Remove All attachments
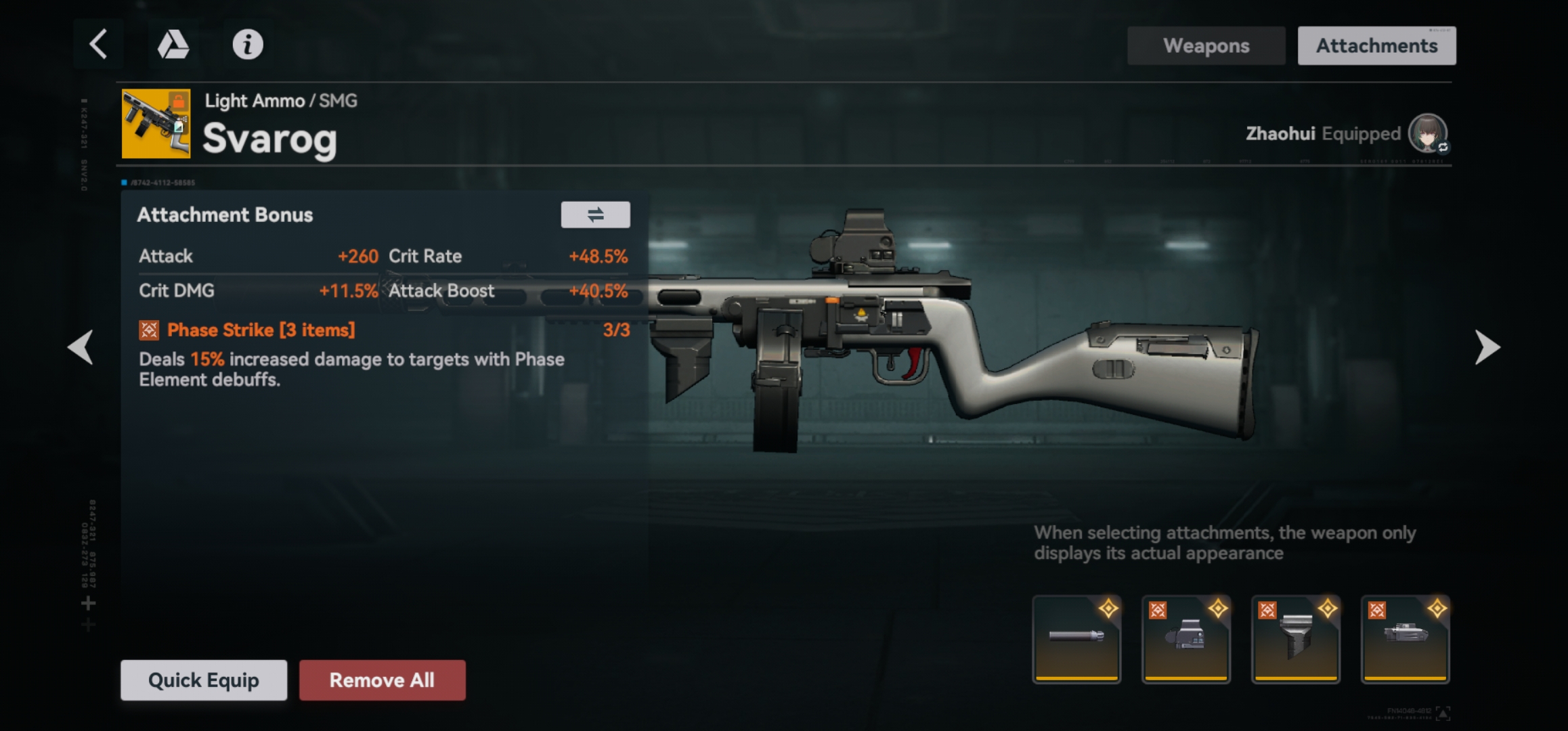Viewport: 1568px width, 731px height. [383, 680]
